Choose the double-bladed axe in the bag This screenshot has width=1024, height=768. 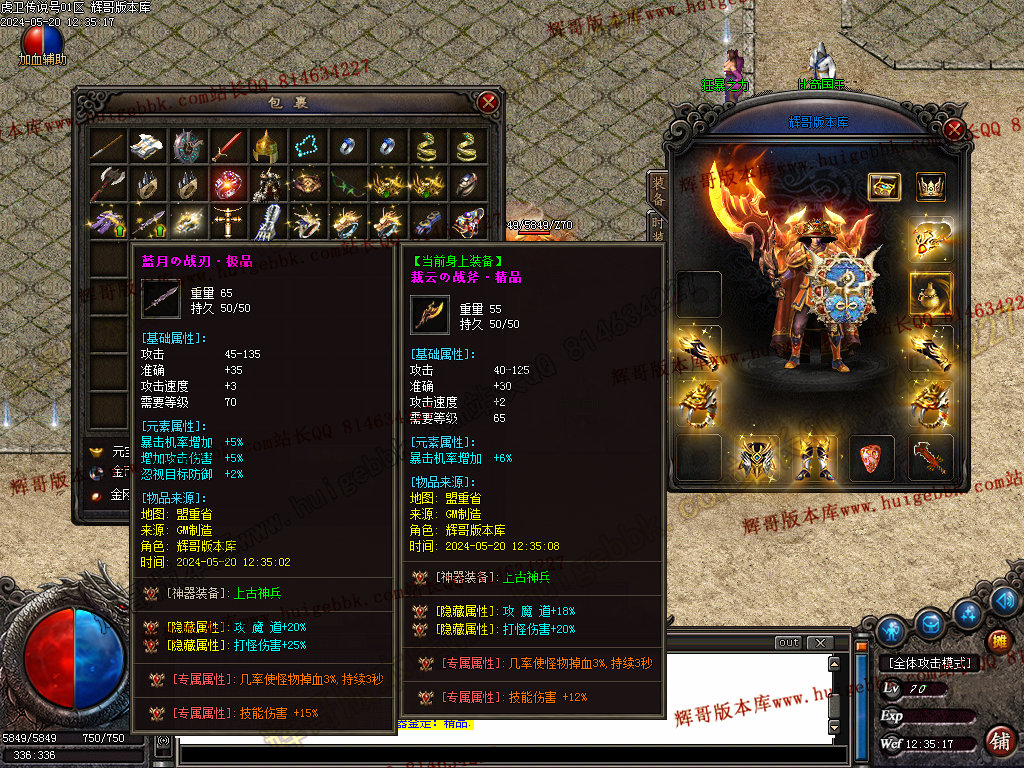click(106, 184)
